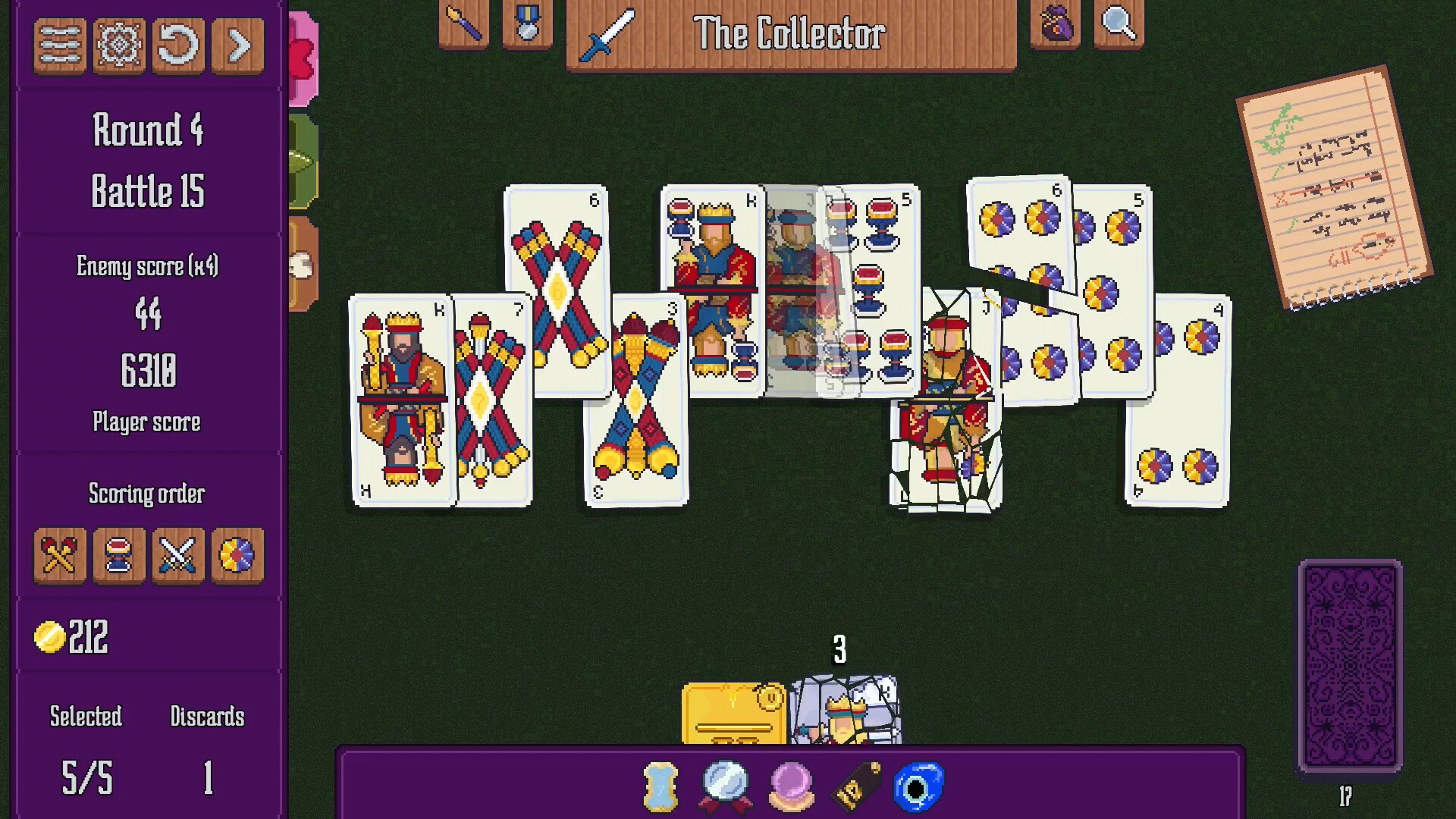This screenshot has width=1456, height=819.
Task: Toggle the cups scoring priority
Action: pyautogui.click(x=118, y=557)
